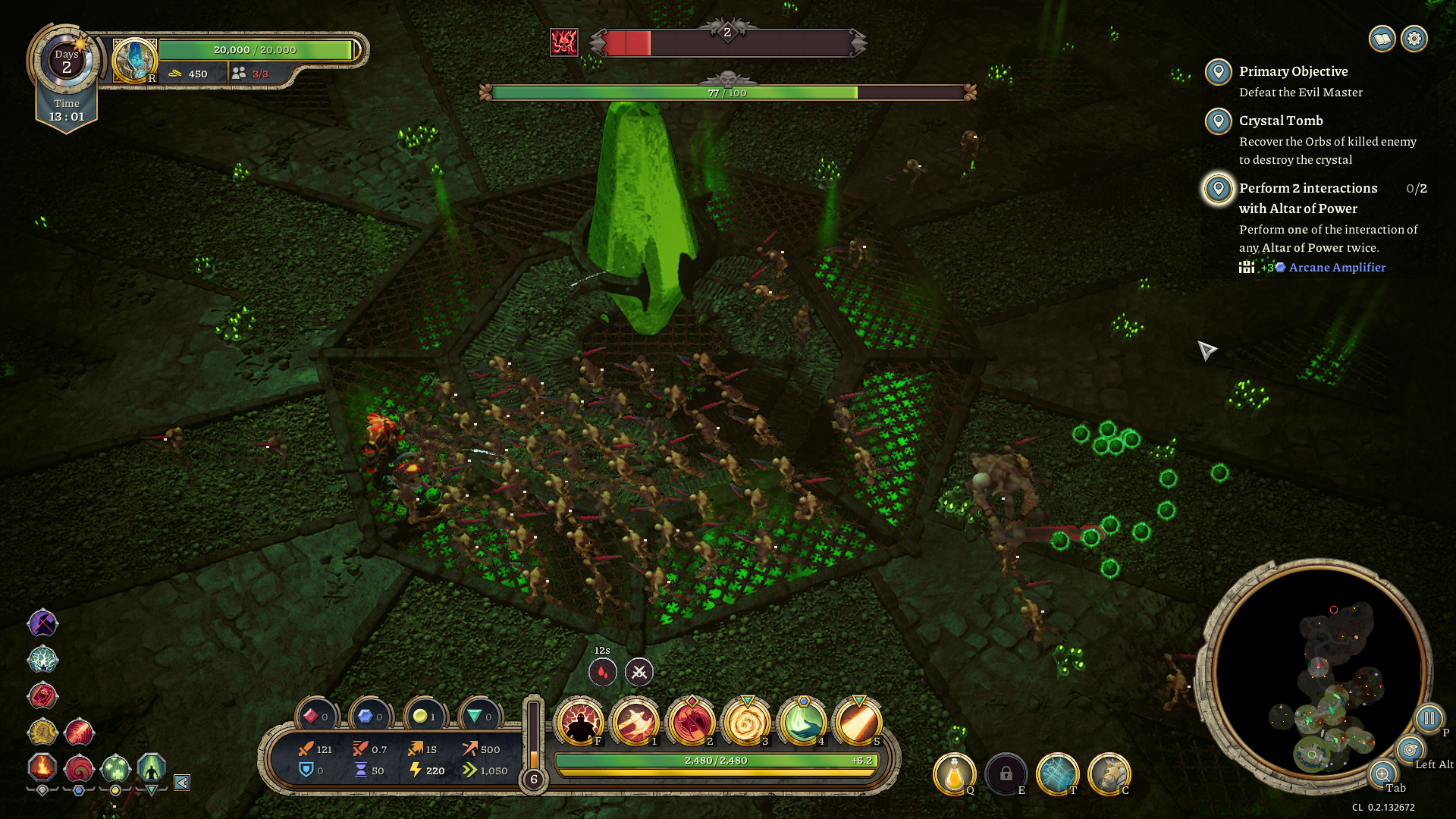Click the hero portrait icon
Viewport: 1456px width, 819px height.
[x=135, y=60]
